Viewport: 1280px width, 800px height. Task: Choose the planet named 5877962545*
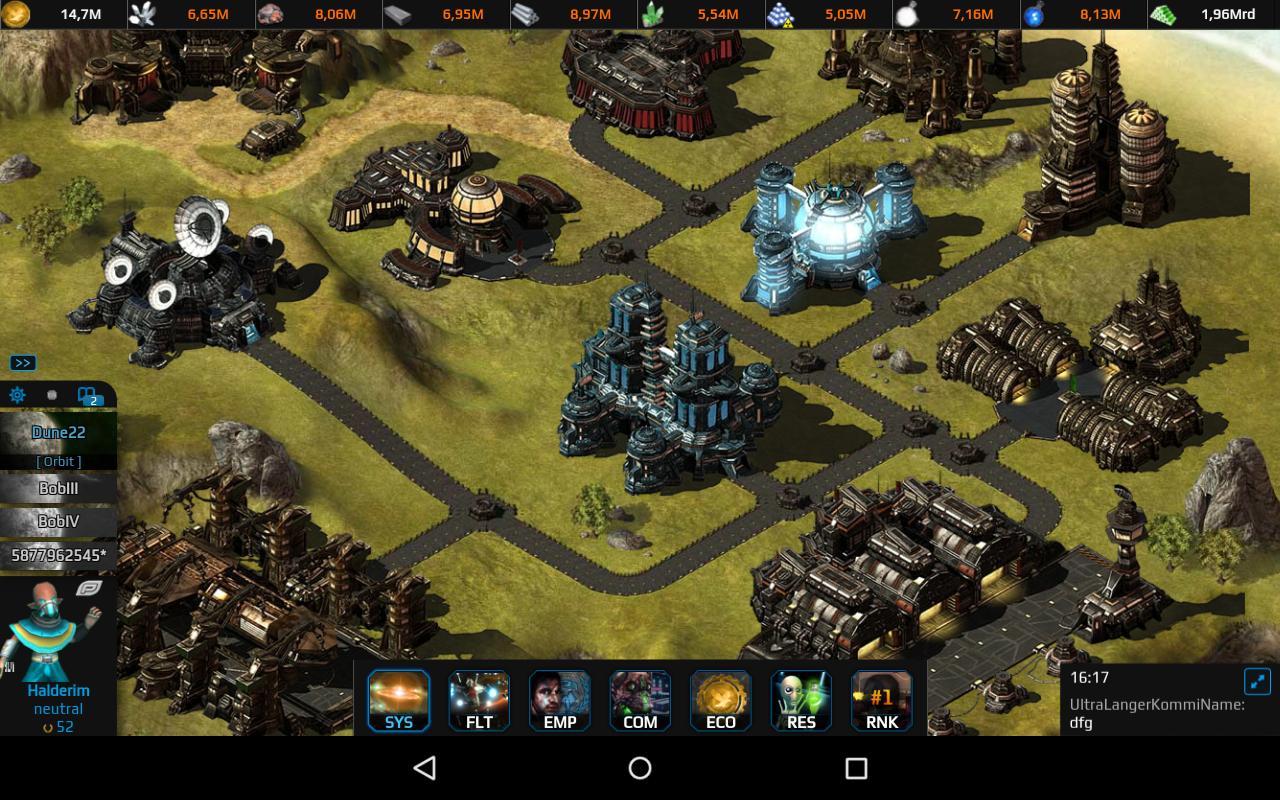pyautogui.click(x=58, y=555)
